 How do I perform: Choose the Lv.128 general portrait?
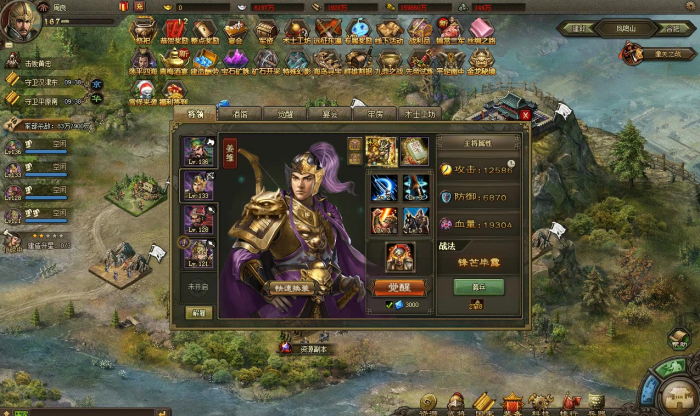pos(196,220)
